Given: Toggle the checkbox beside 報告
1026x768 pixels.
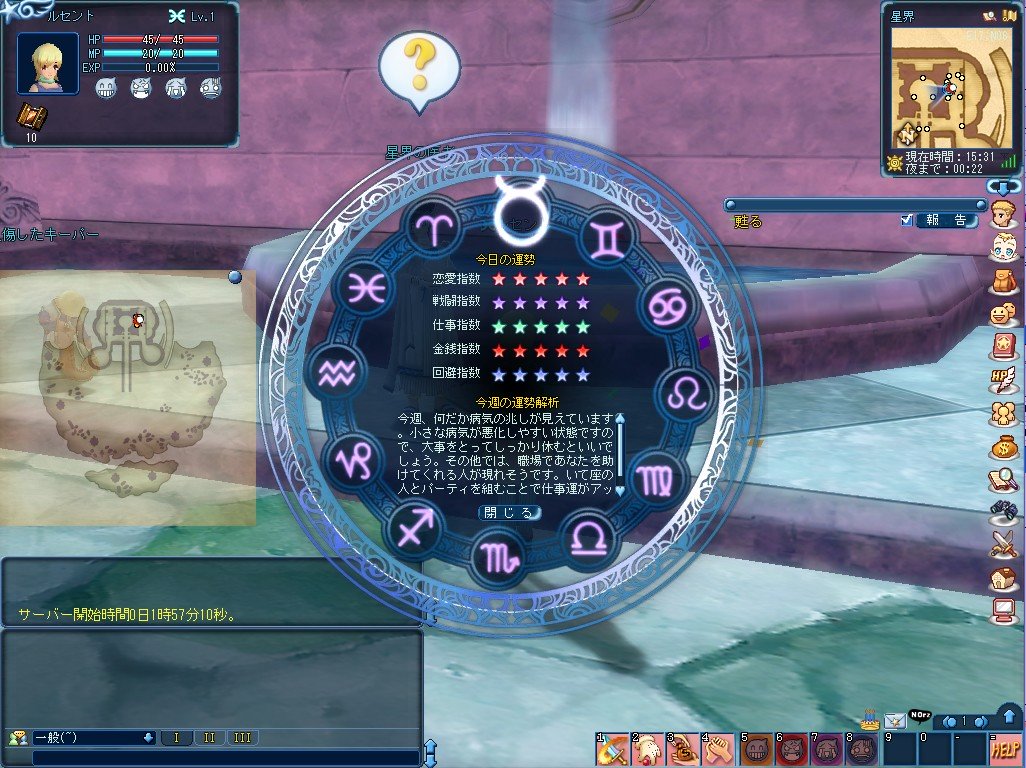Looking at the screenshot, I should pyautogui.click(x=906, y=220).
